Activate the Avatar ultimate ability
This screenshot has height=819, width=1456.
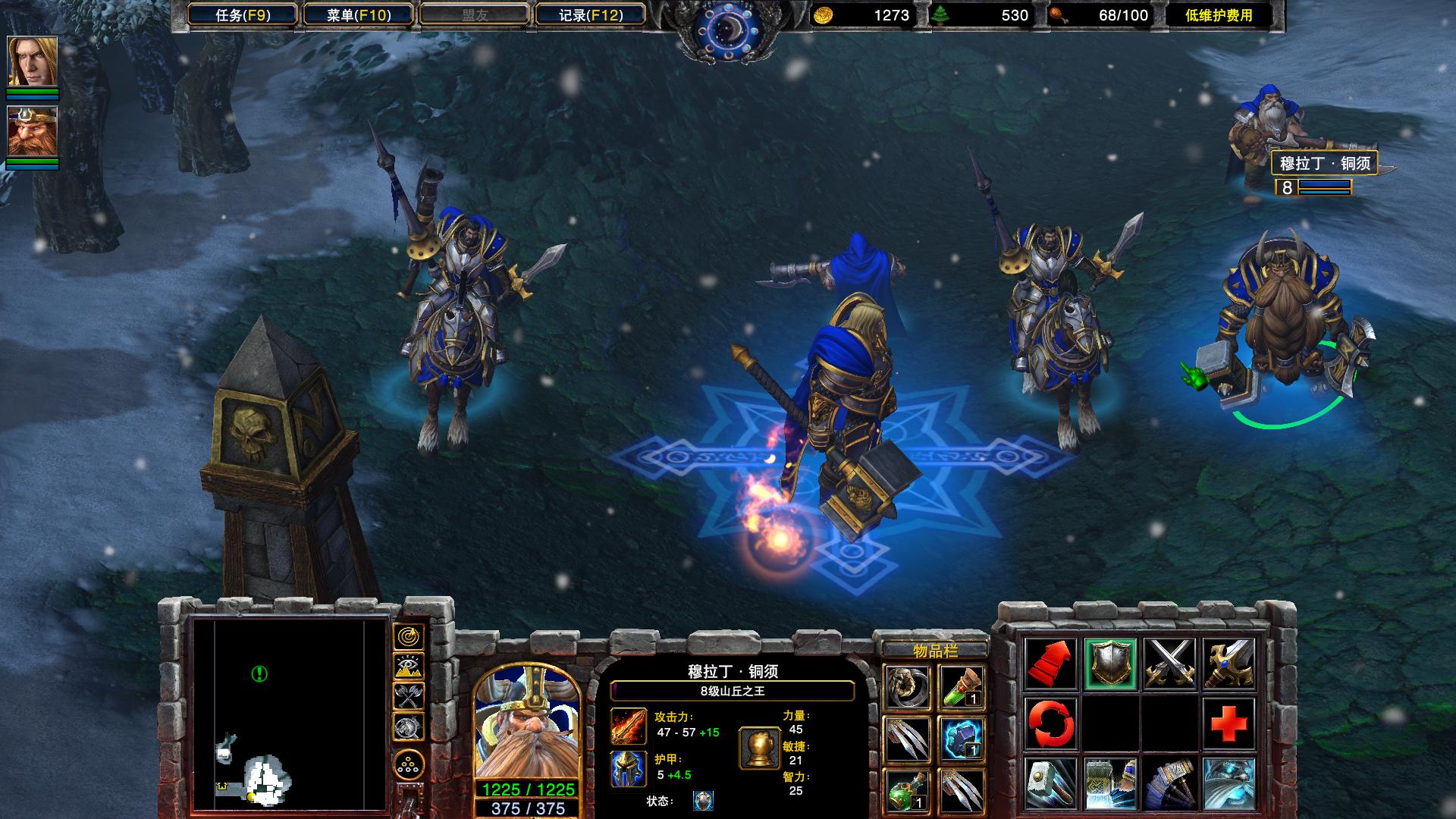(1228, 783)
